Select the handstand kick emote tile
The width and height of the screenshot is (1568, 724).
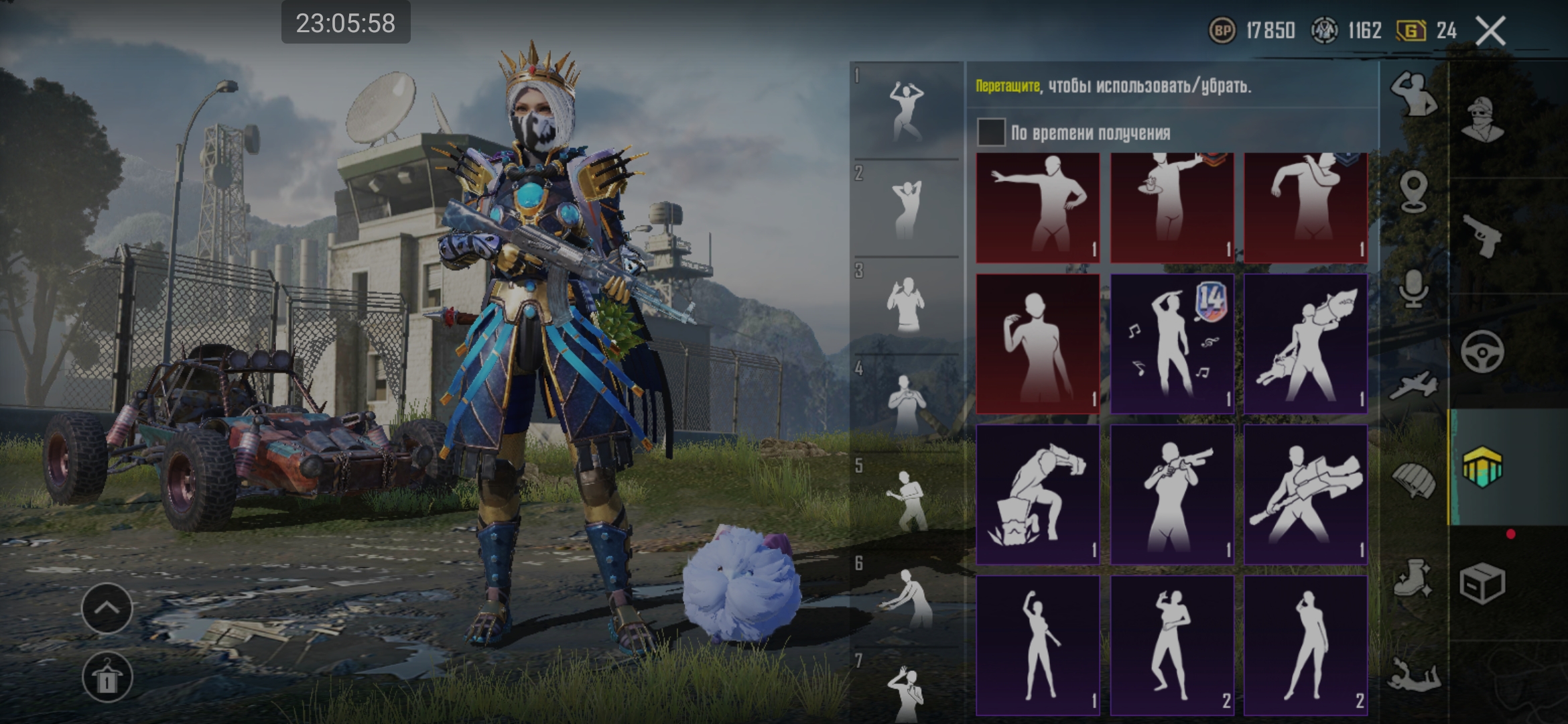[x=1037, y=494]
